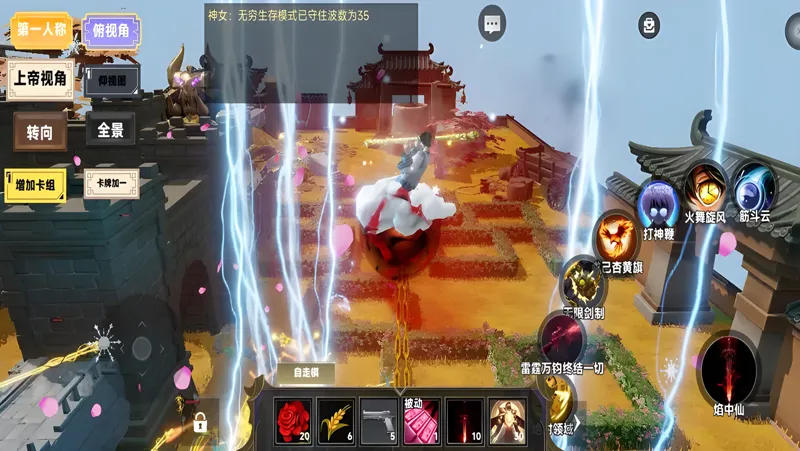Activate the 上帝视角 god view

pos(41,78)
